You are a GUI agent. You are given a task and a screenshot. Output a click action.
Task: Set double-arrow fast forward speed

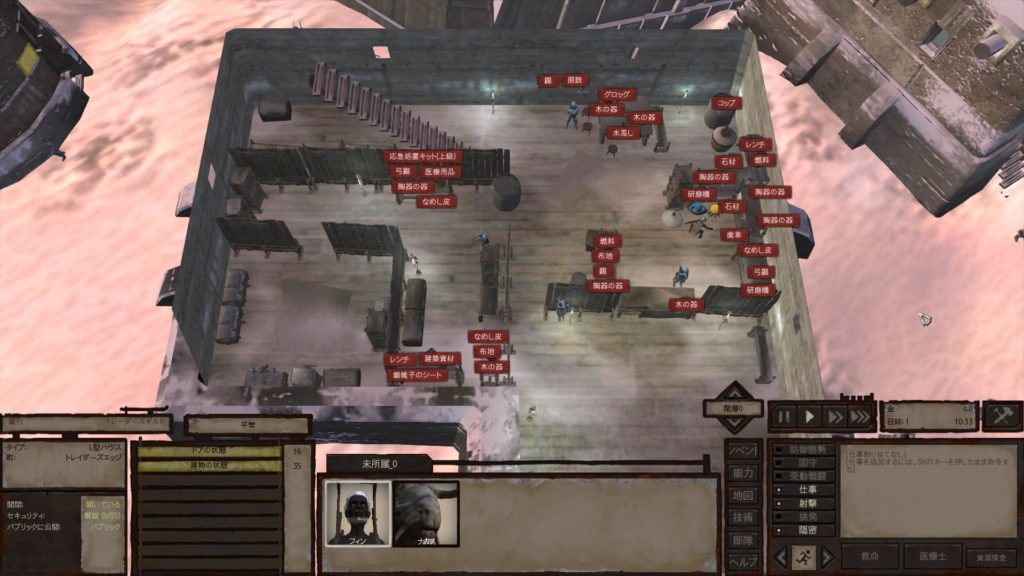(x=834, y=416)
